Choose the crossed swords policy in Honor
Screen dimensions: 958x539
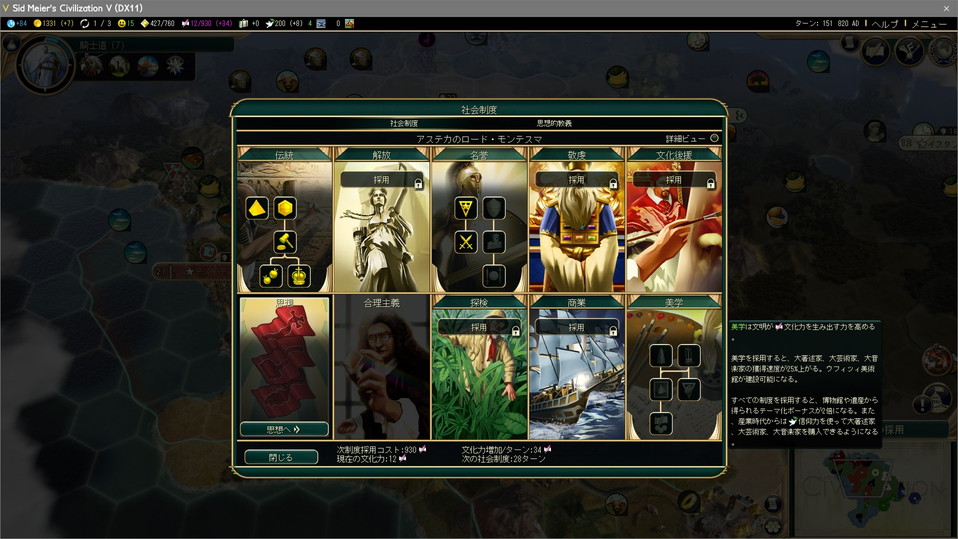point(465,241)
